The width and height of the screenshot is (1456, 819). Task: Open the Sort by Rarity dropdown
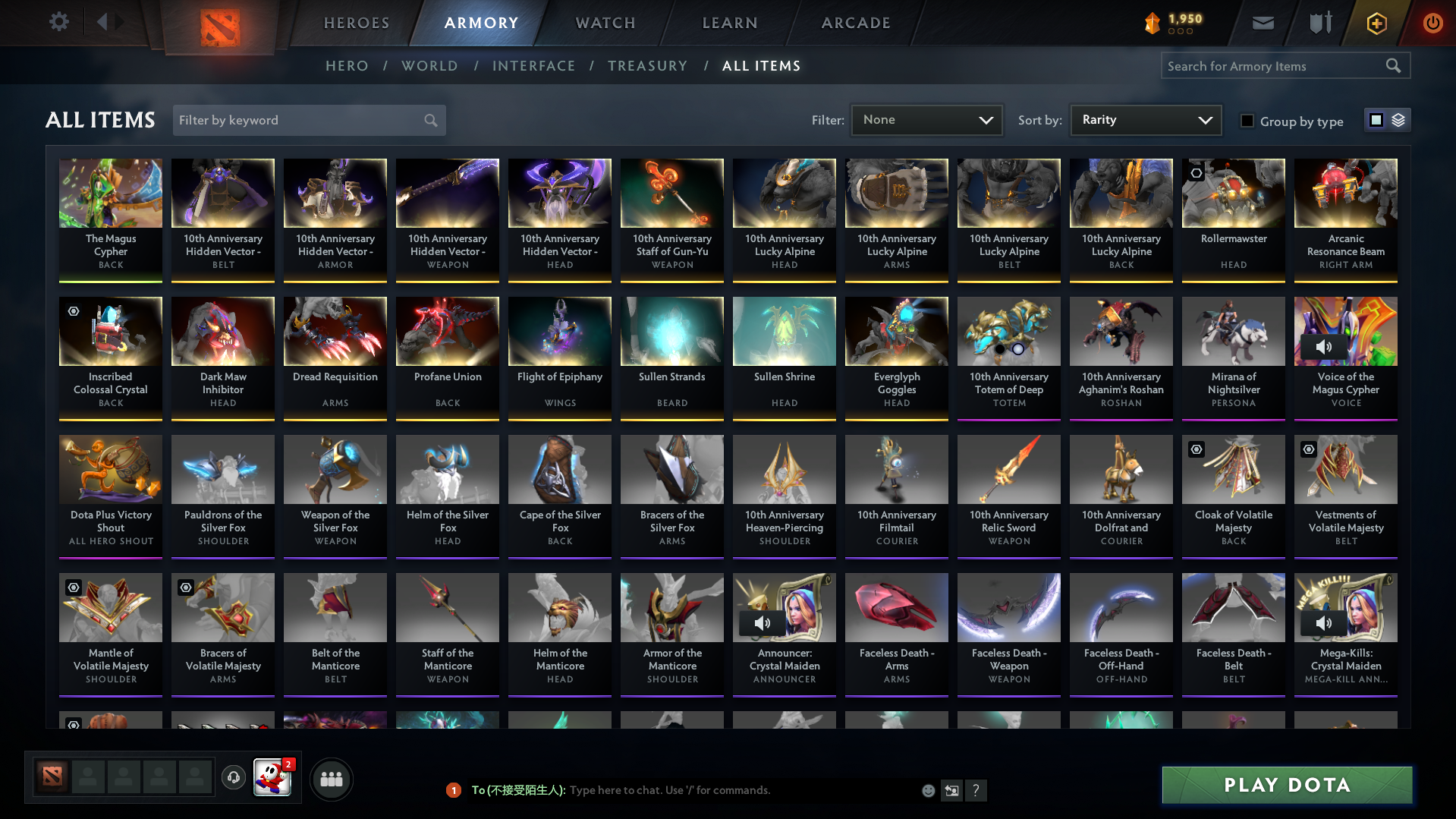(1145, 120)
